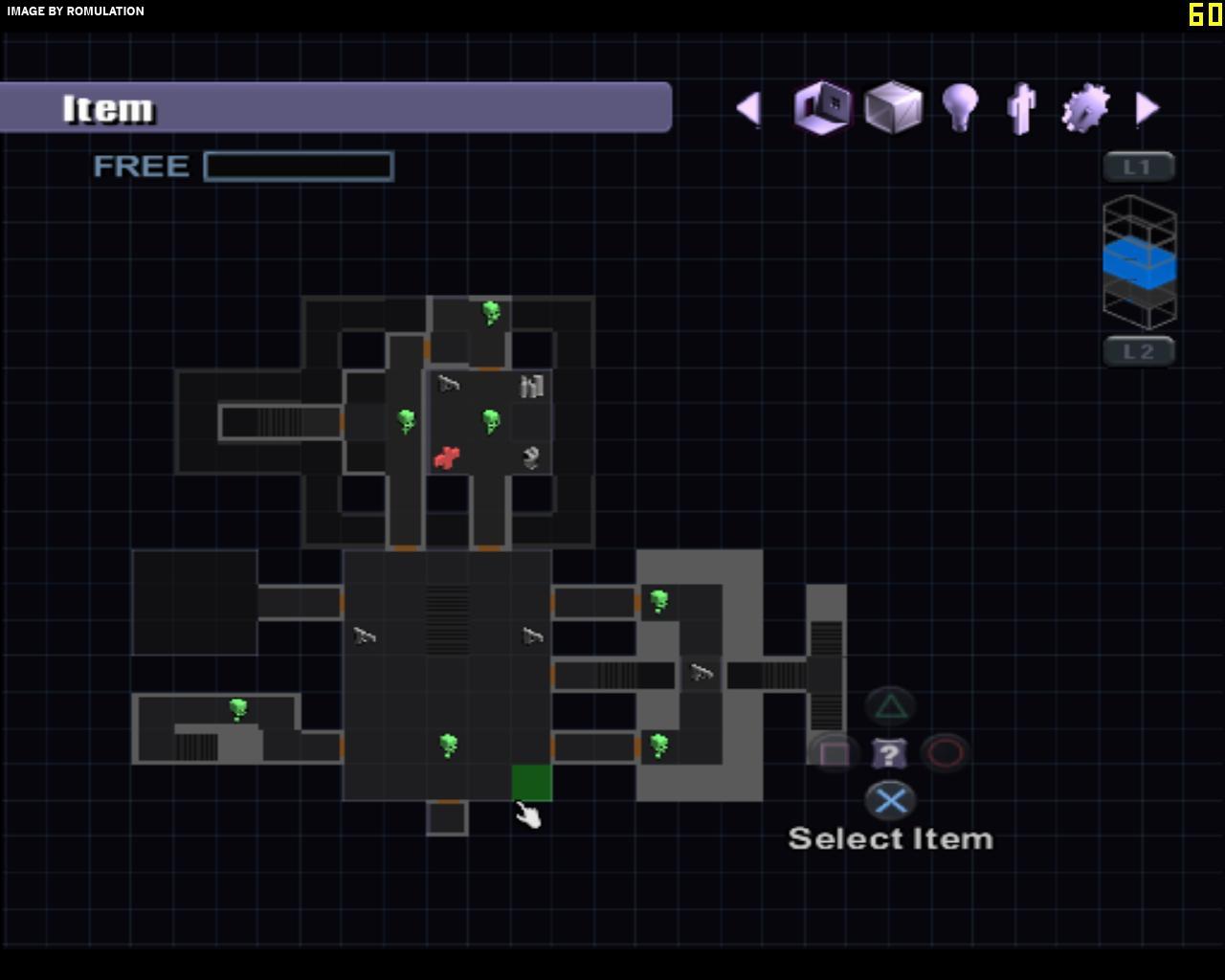Select the green skull in the topmost room
The height and width of the screenshot is (980, 1225).
[x=491, y=312]
